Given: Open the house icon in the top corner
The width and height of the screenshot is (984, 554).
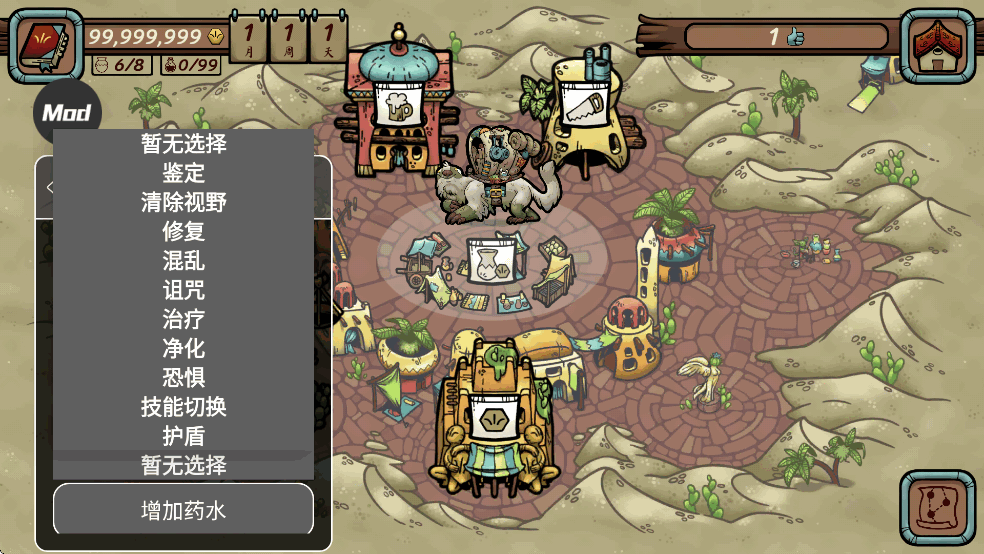Looking at the screenshot, I should (x=937, y=45).
